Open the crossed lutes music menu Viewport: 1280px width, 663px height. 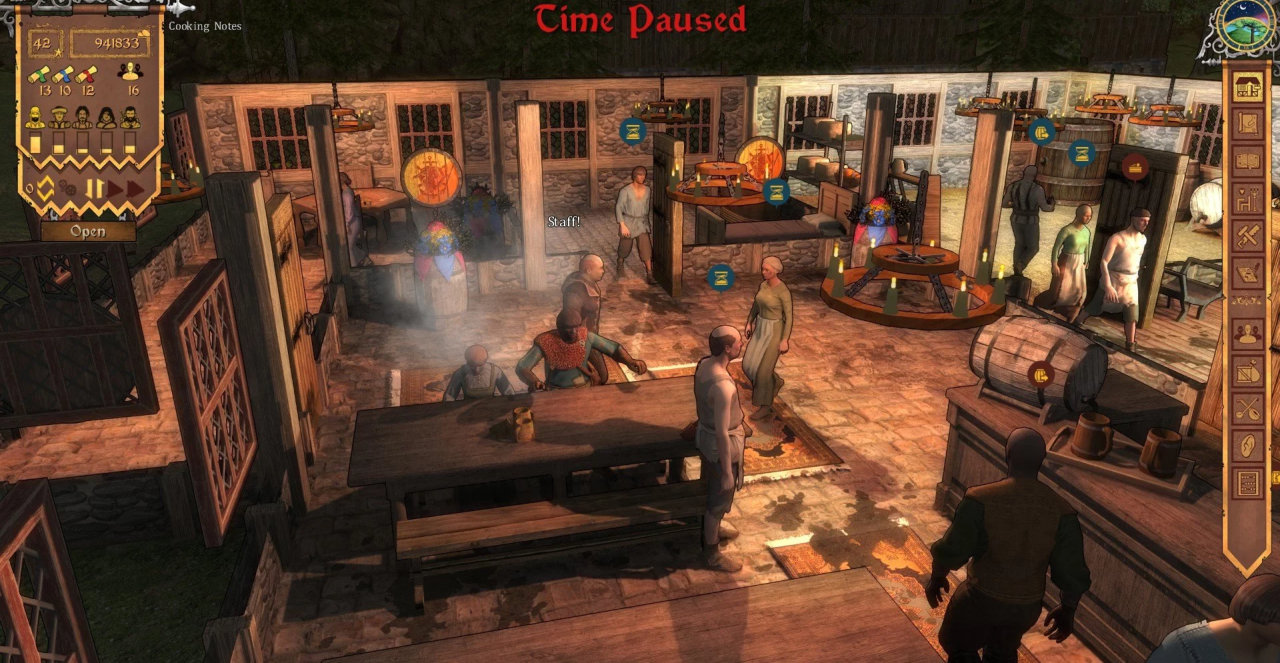1247,408
